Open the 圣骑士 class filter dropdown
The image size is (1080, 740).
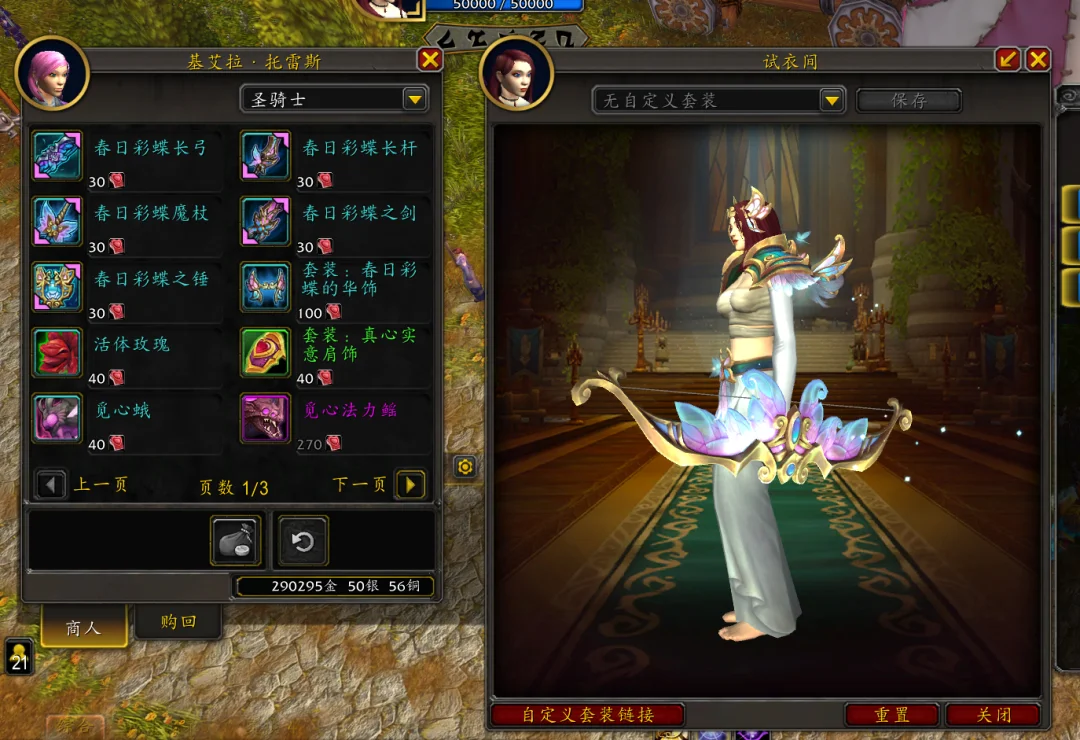(x=414, y=98)
